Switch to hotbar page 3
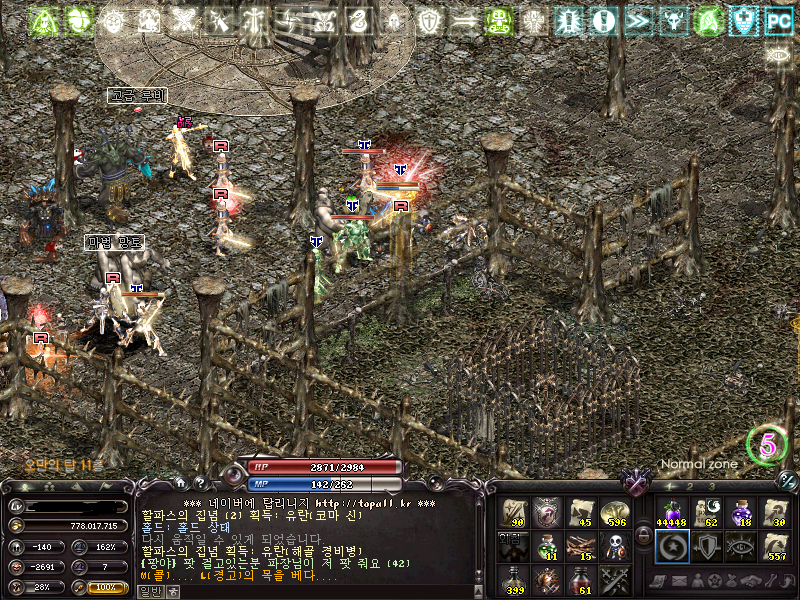The height and width of the screenshot is (600, 800). (711, 486)
